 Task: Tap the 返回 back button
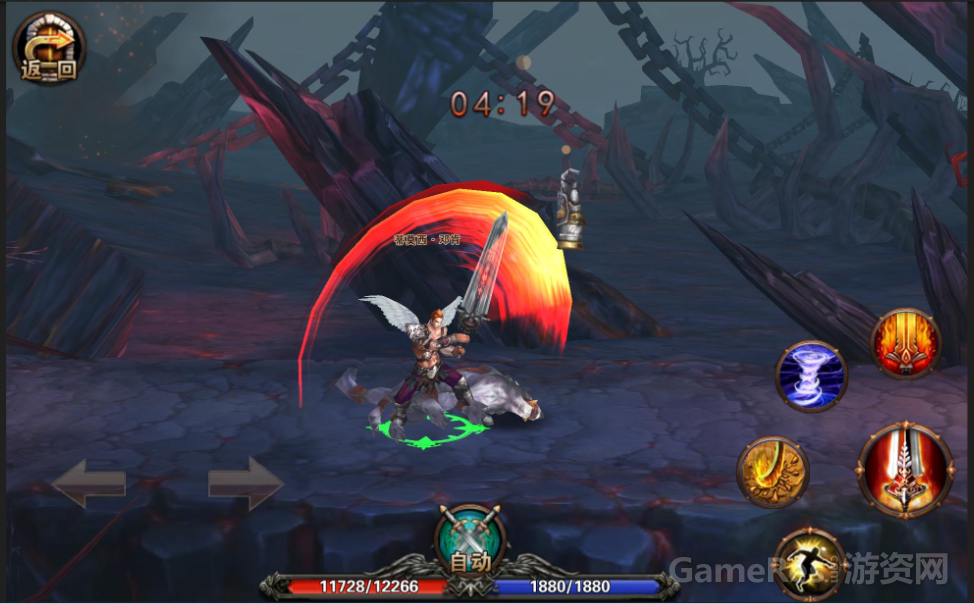click(48, 47)
